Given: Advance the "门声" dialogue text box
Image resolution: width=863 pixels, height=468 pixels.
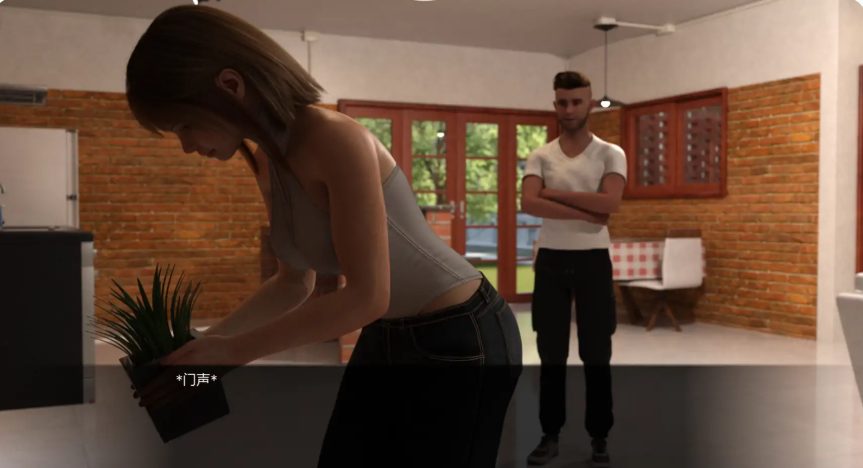Looking at the screenshot, I should (431, 414).
